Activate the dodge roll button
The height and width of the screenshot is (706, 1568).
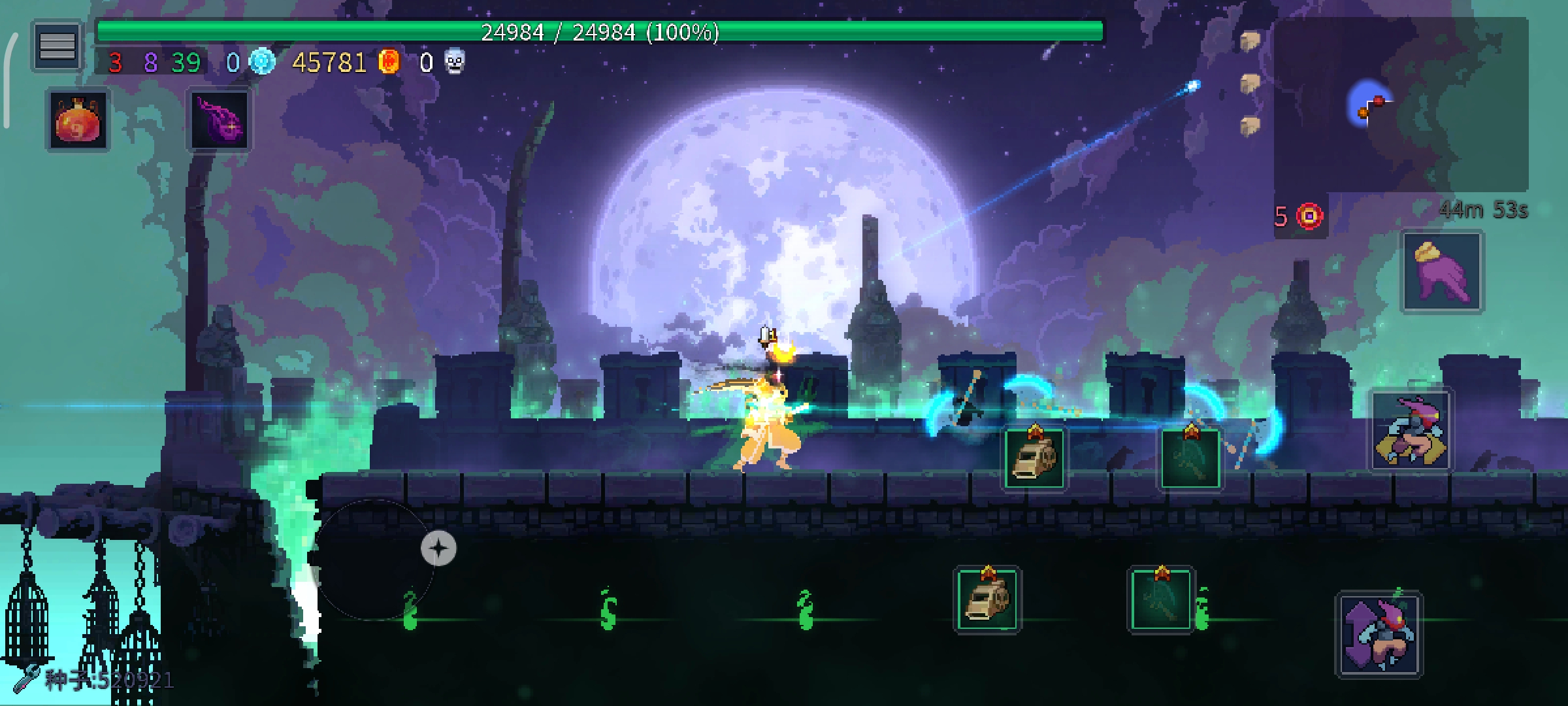[x=1411, y=431]
